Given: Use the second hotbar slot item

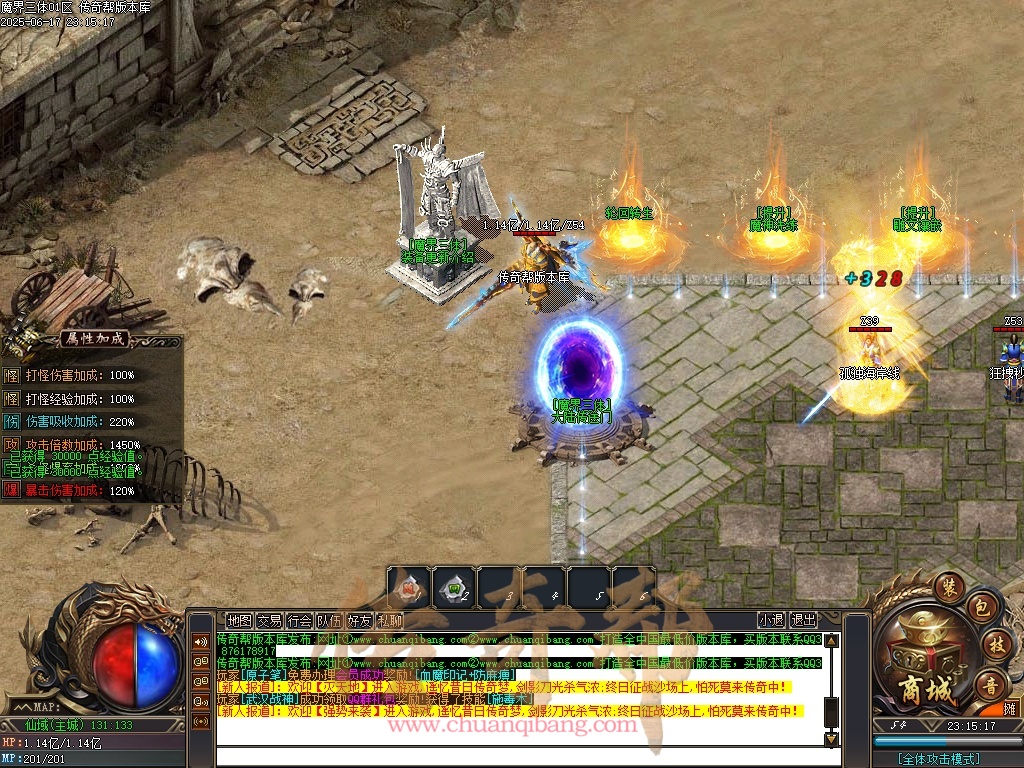Looking at the screenshot, I should click(x=454, y=587).
